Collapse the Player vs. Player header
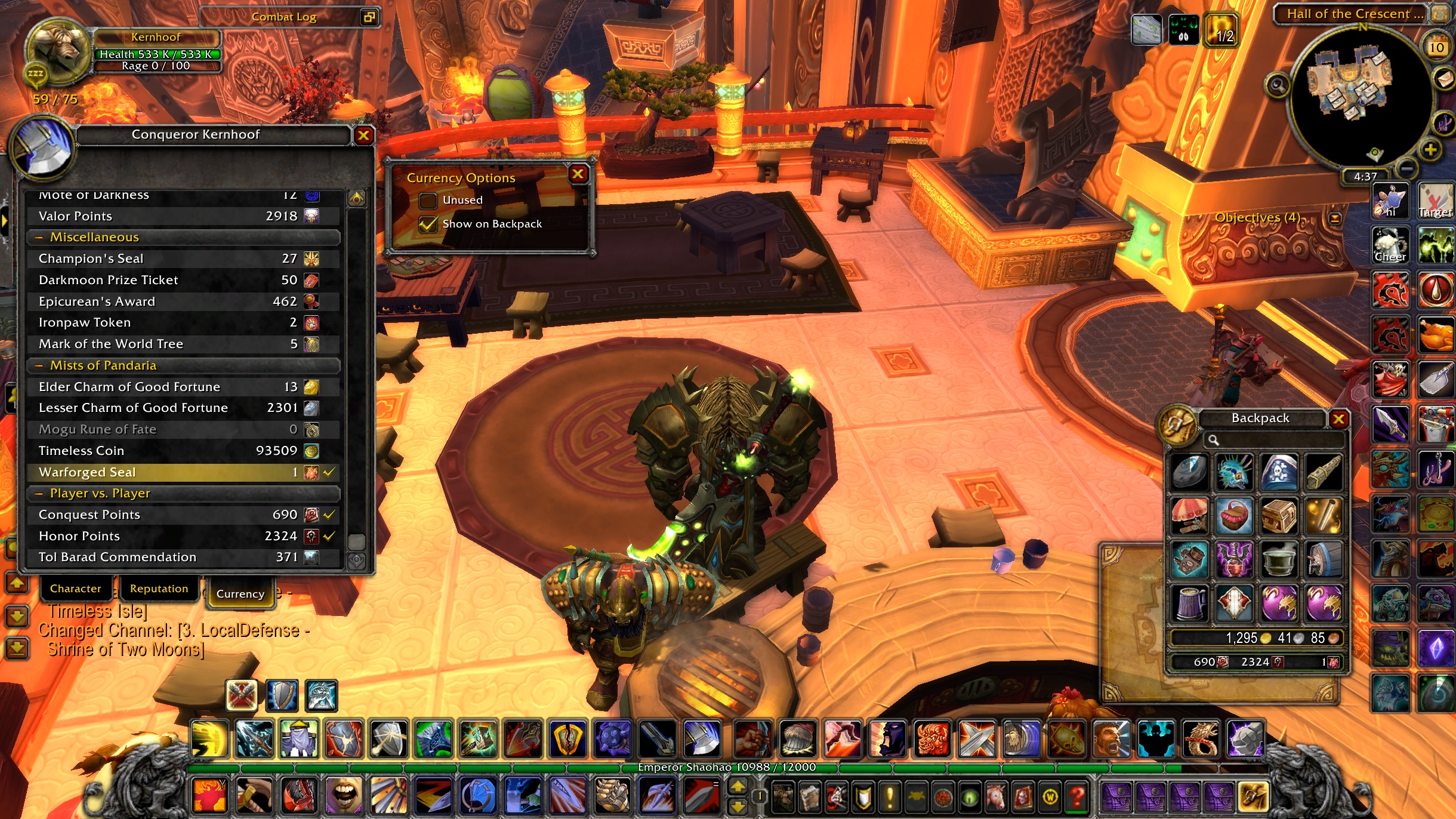The image size is (1456, 819). pyautogui.click(x=39, y=494)
